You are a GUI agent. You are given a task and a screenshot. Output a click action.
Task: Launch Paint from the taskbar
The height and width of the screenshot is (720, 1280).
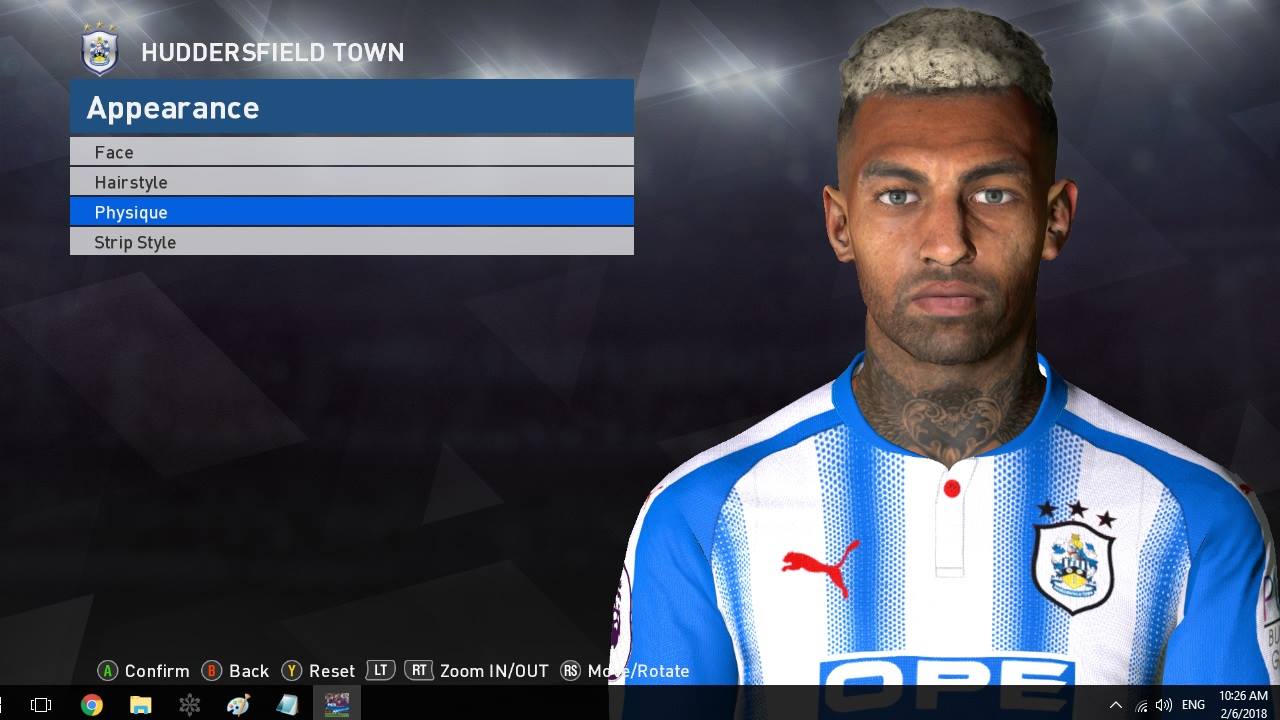pyautogui.click(x=238, y=703)
